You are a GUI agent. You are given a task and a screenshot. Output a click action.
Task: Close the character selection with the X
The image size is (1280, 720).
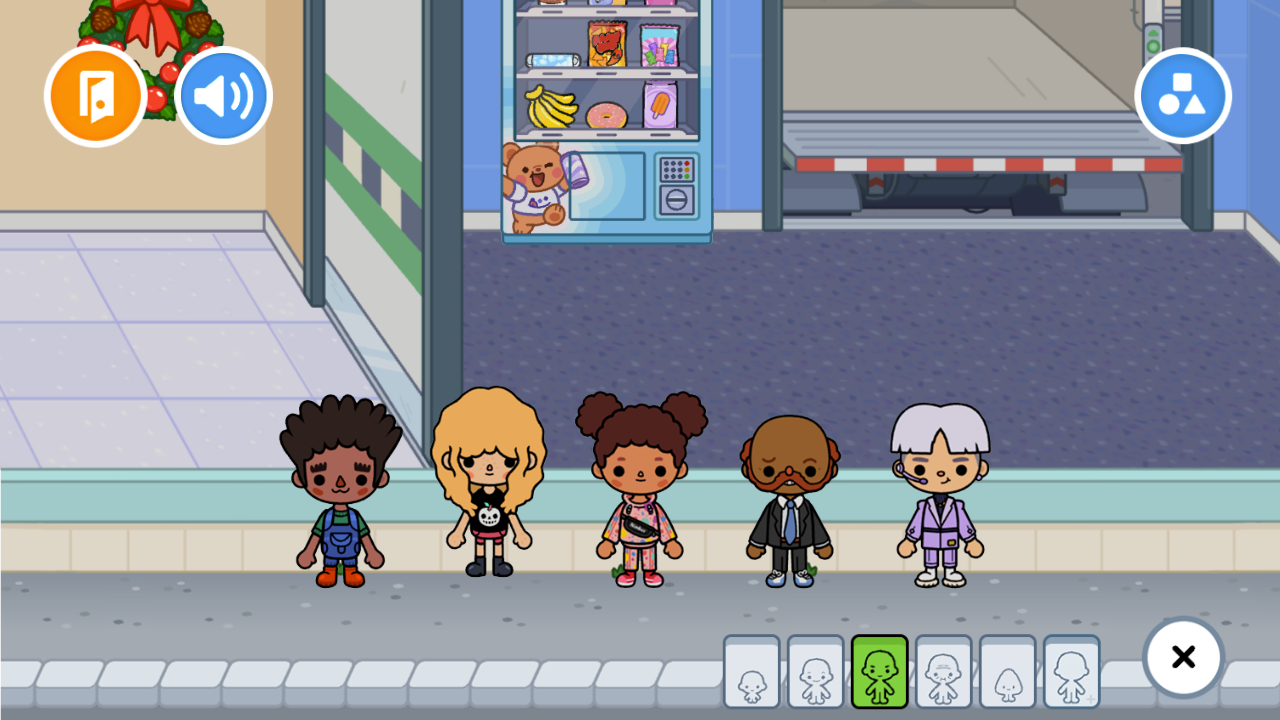[1183, 657]
